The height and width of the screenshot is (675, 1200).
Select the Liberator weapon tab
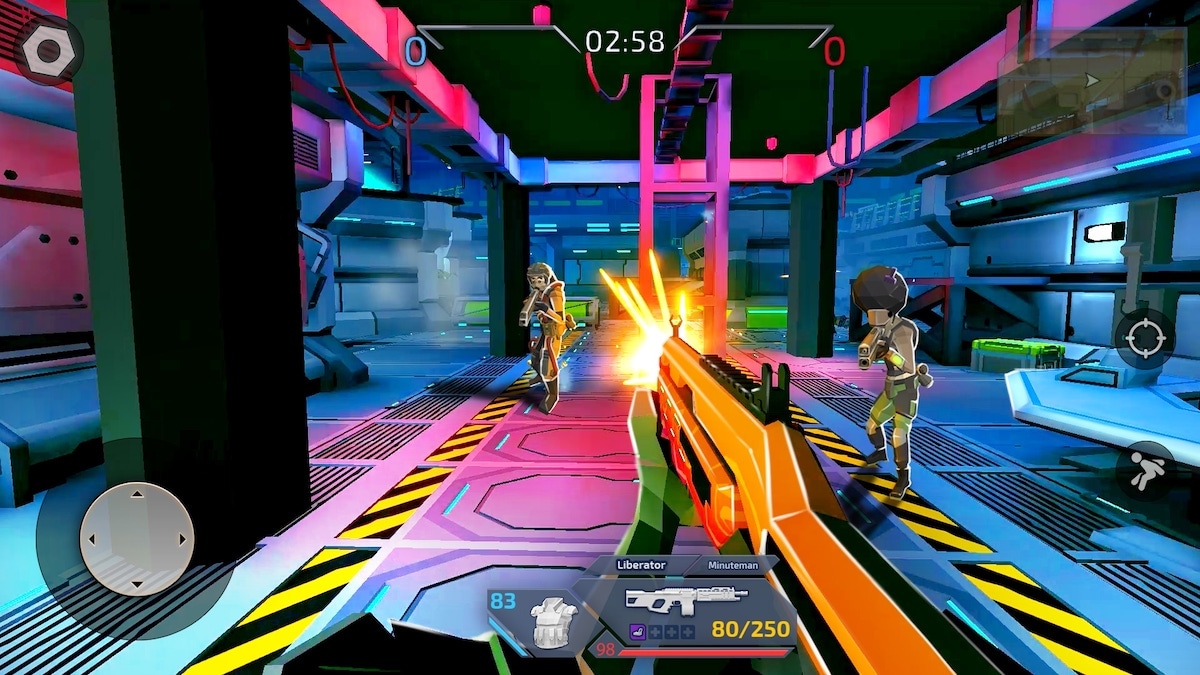(641, 565)
